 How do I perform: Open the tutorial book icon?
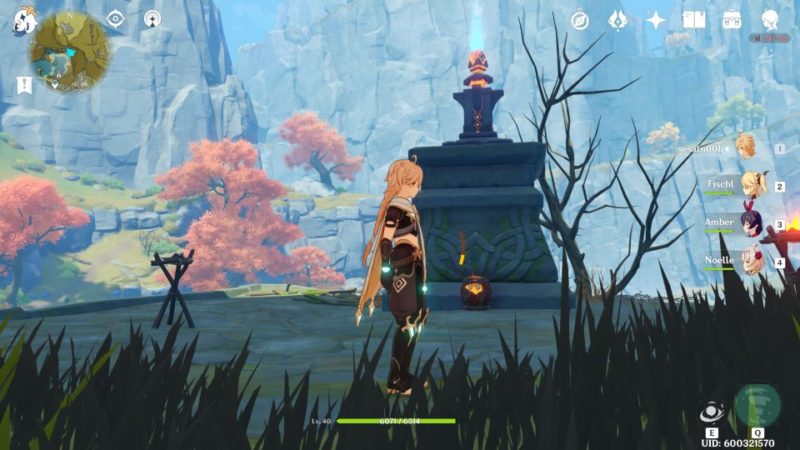click(x=694, y=20)
